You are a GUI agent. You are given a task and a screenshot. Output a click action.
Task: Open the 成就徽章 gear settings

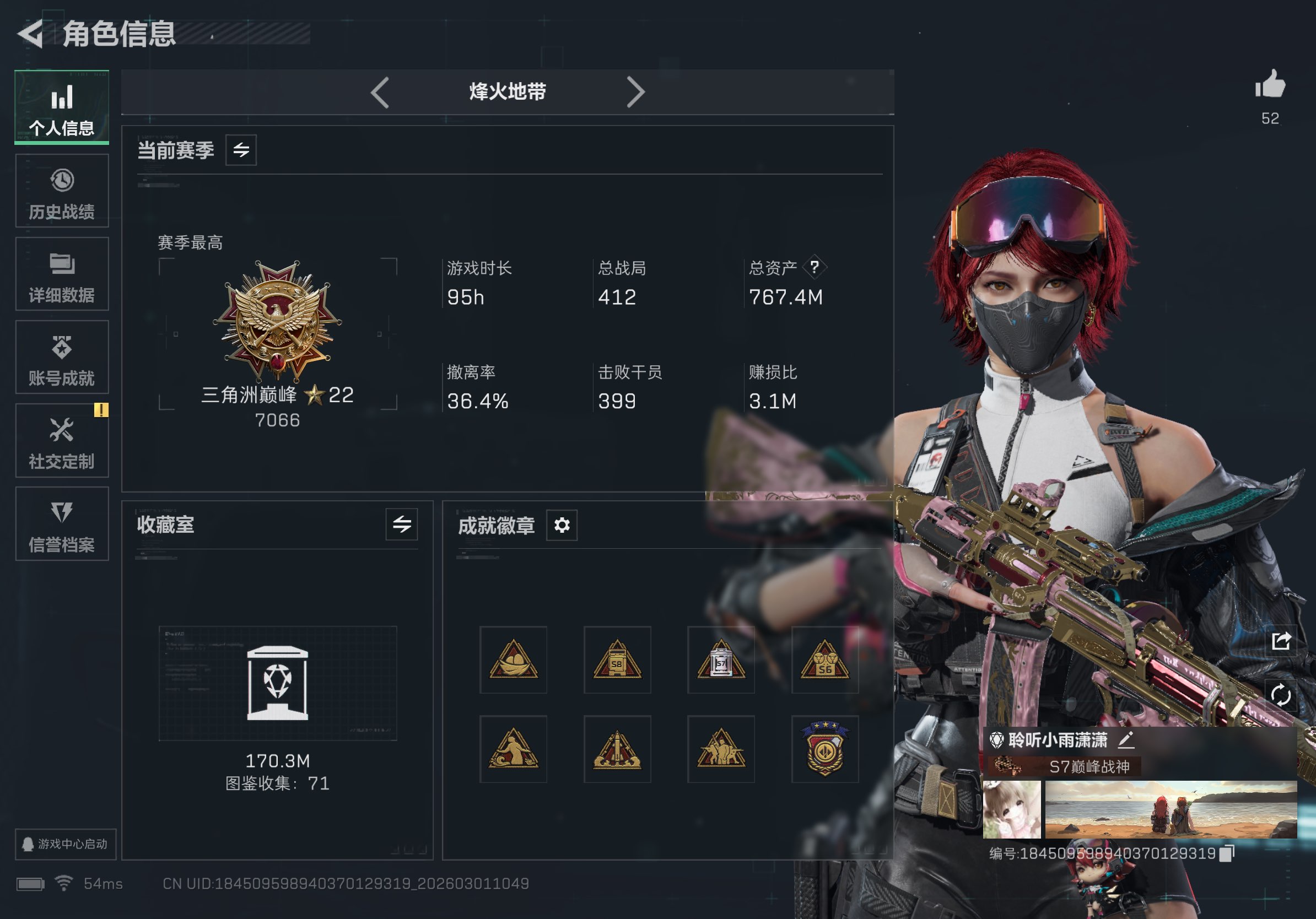562,525
